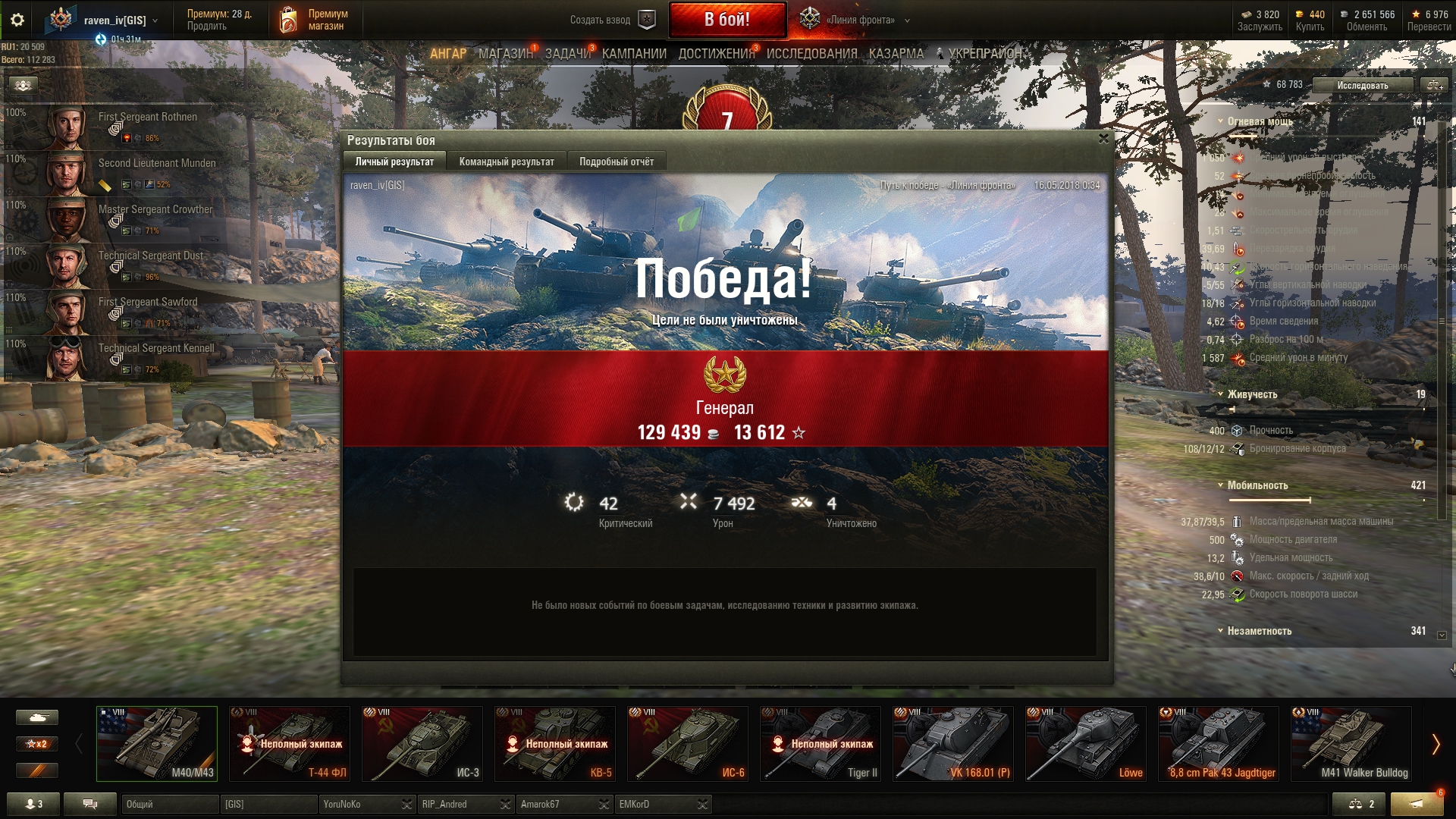Open the КАЗАРМА section

click(896, 54)
